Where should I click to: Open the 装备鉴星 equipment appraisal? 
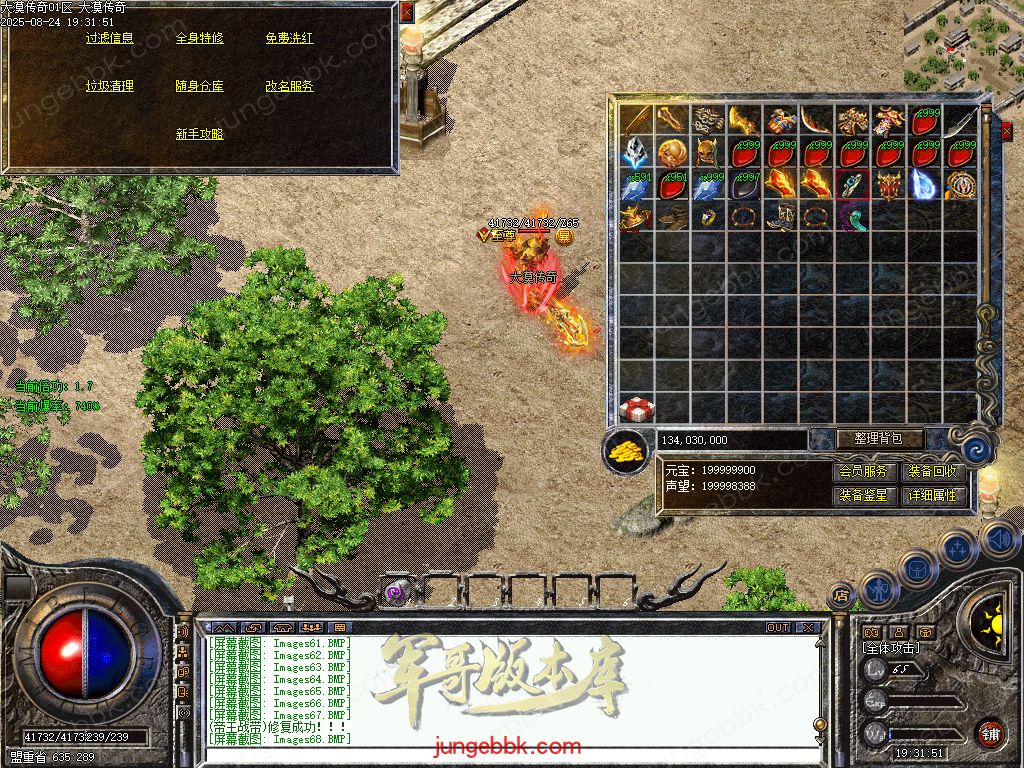click(x=862, y=495)
